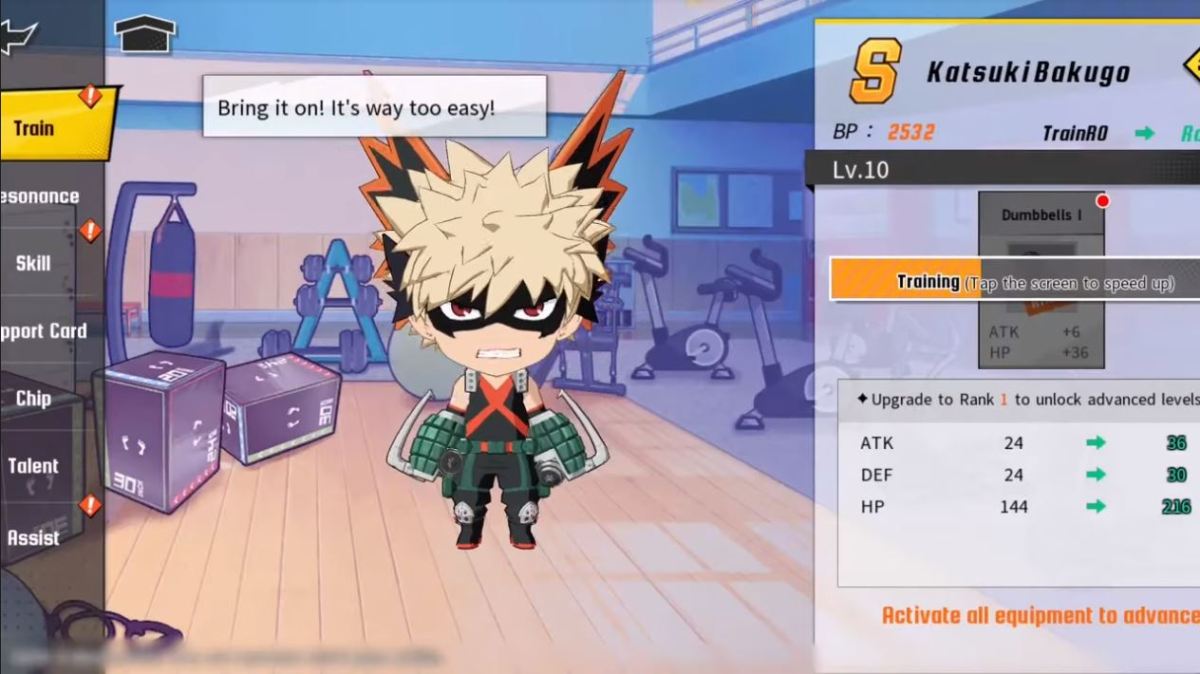Open the home screen icon

click(x=145, y=35)
